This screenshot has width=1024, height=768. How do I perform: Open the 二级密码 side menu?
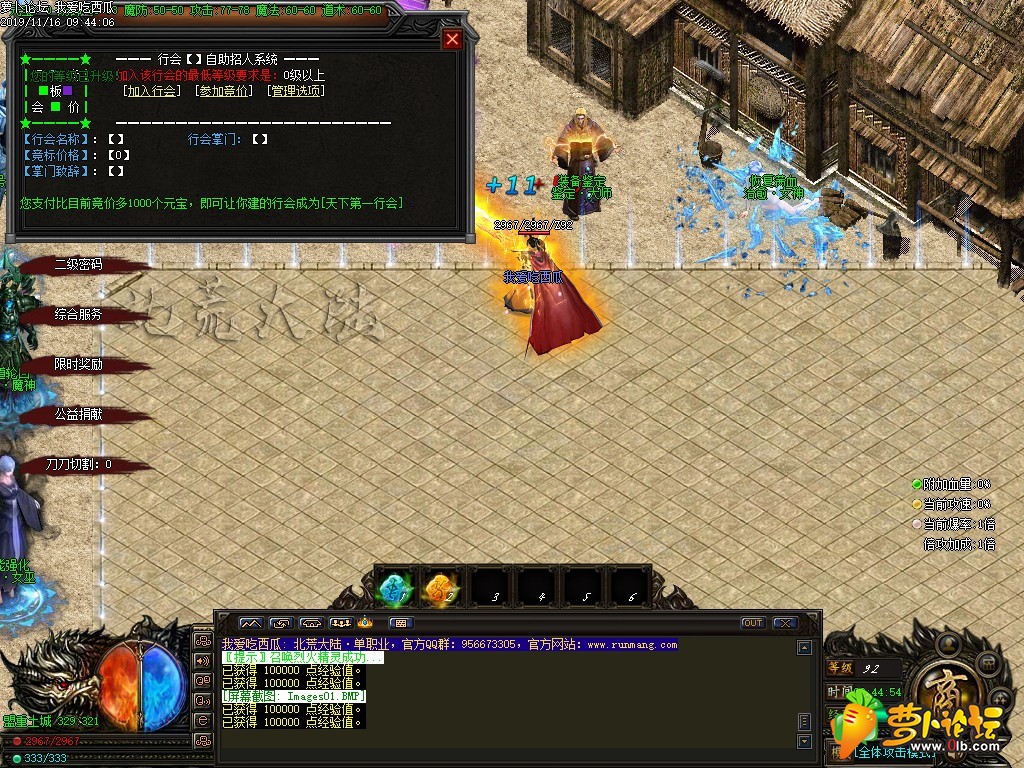pyautogui.click(x=79, y=265)
